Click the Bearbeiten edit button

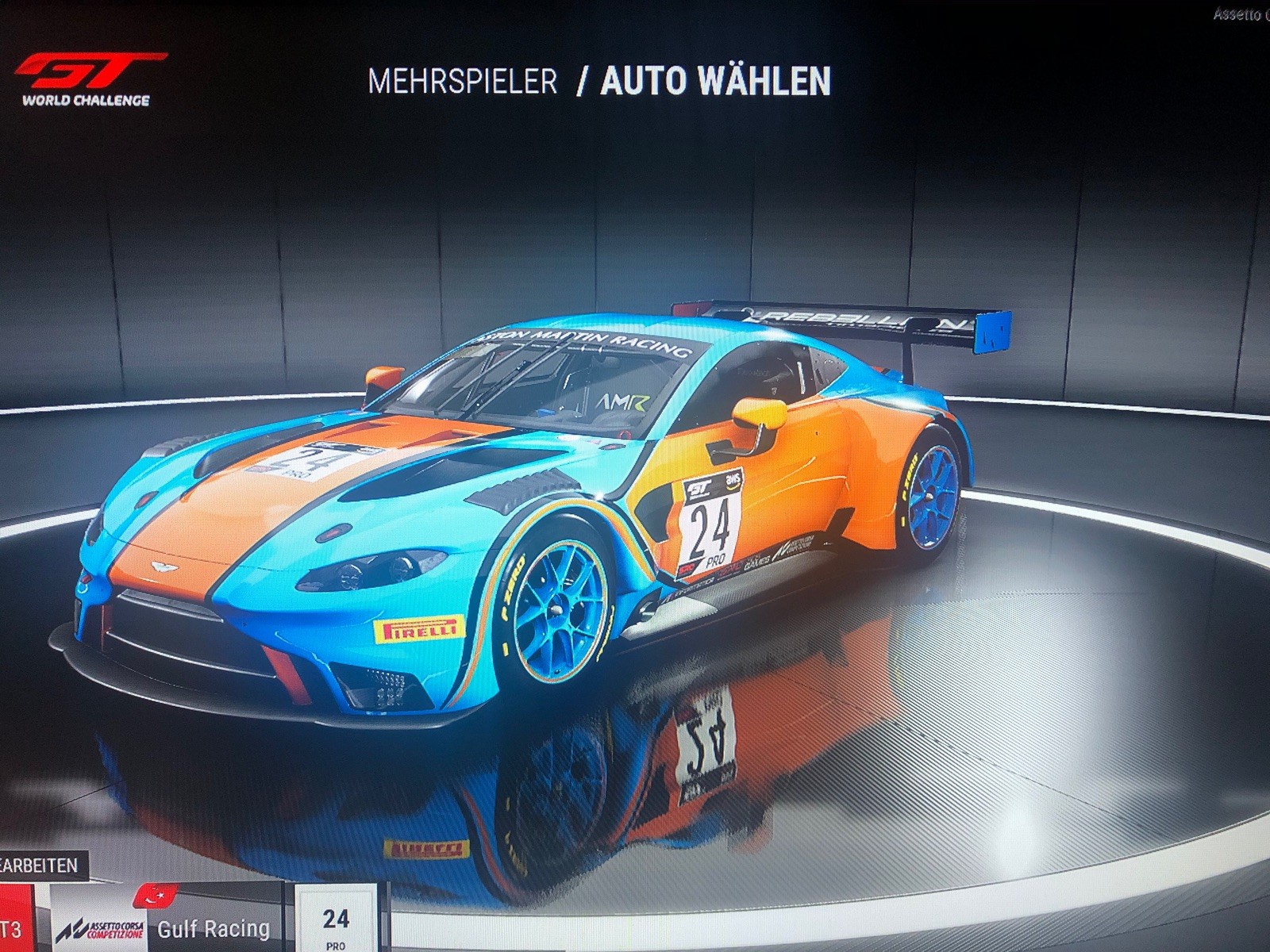point(40,864)
